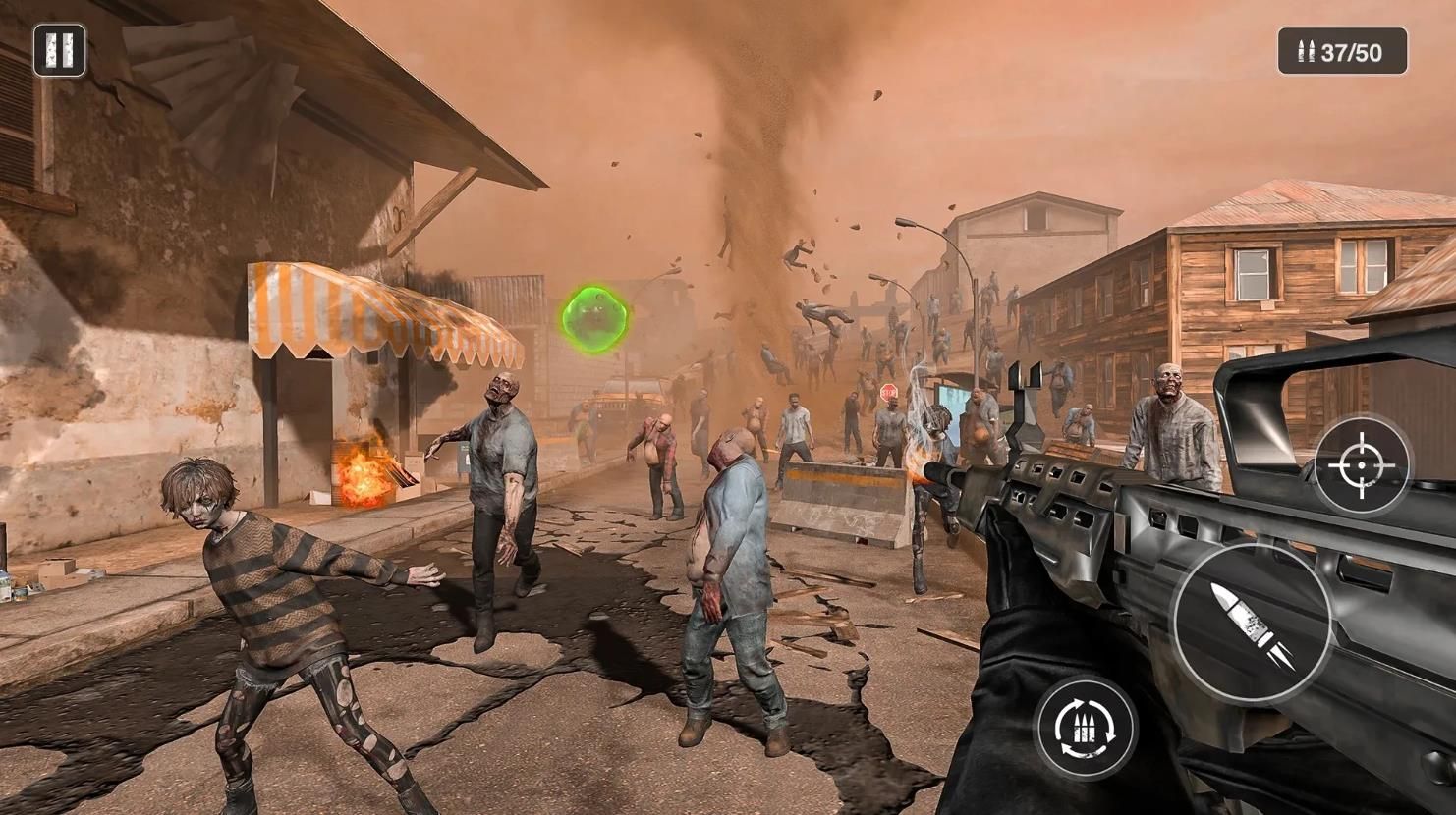This screenshot has width=1456, height=815.
Task: Tap the bullet fire button
Action: [1252, 623]
